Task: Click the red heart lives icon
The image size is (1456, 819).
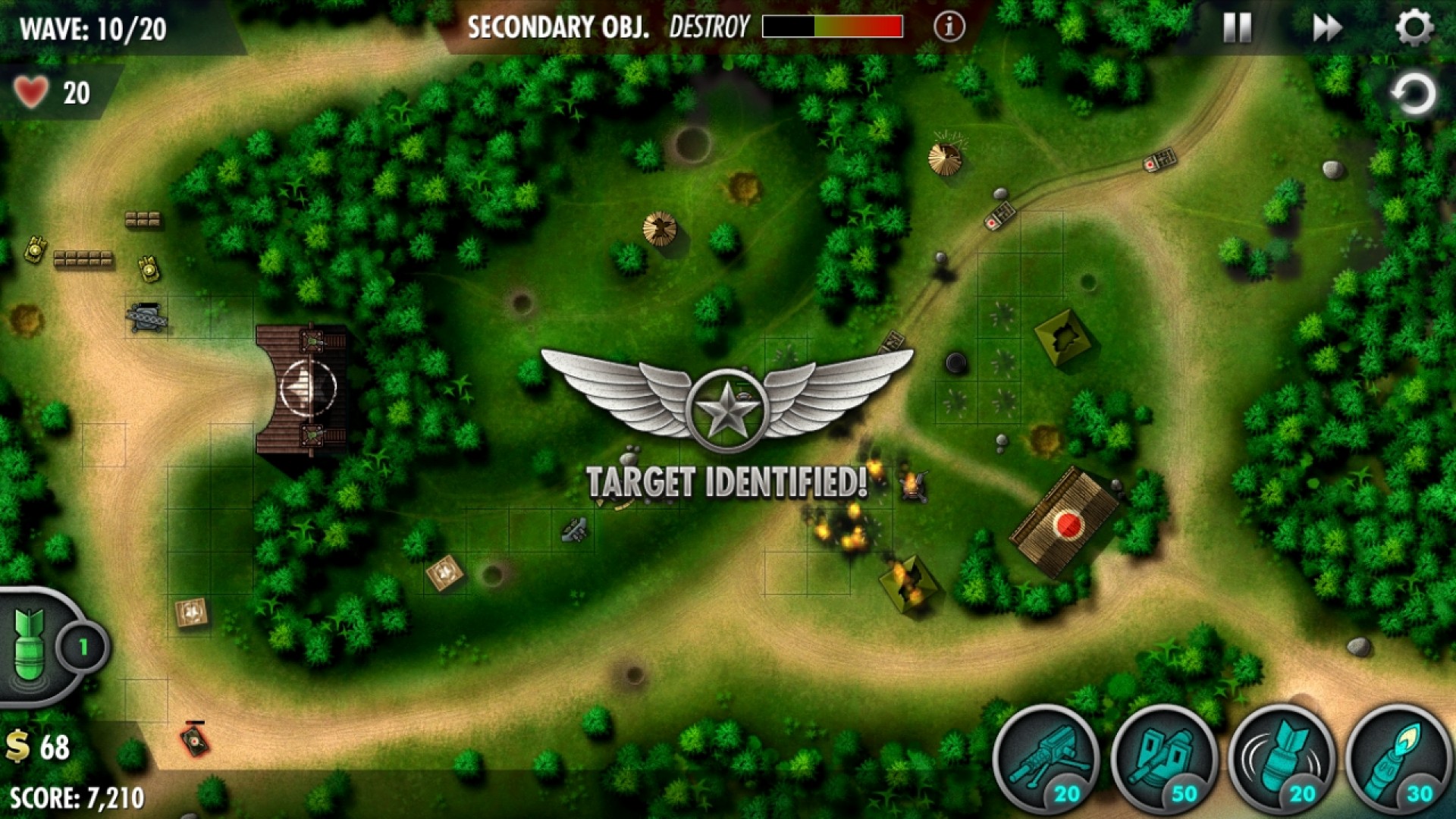Action: click(32, 93)
